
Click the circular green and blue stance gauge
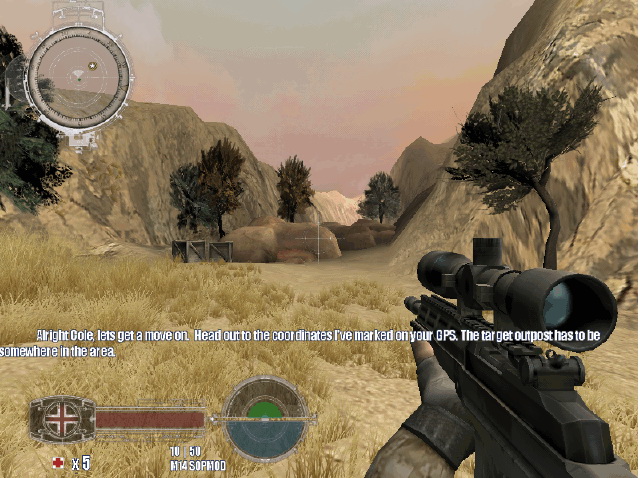[265, 416]
